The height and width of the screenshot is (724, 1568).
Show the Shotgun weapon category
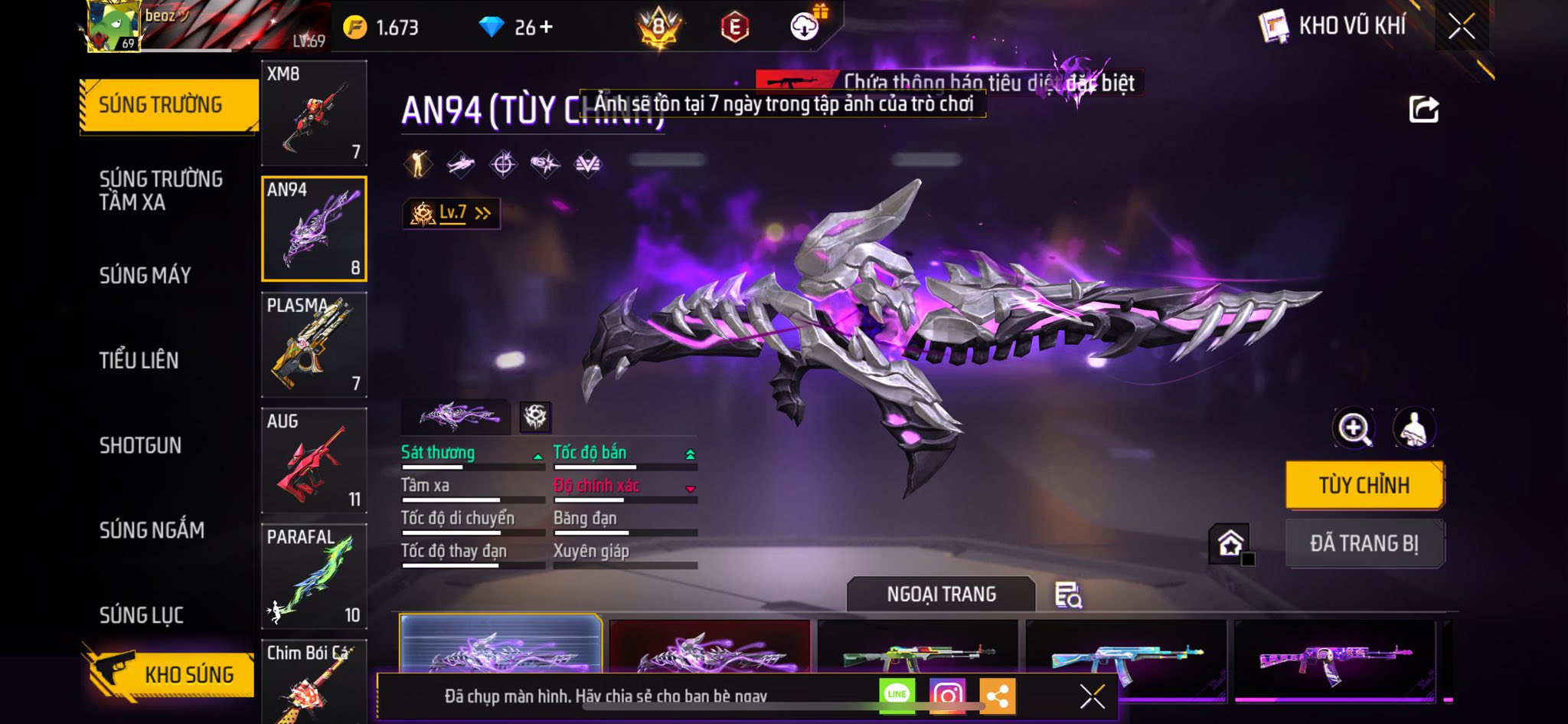tap(140, 445)
